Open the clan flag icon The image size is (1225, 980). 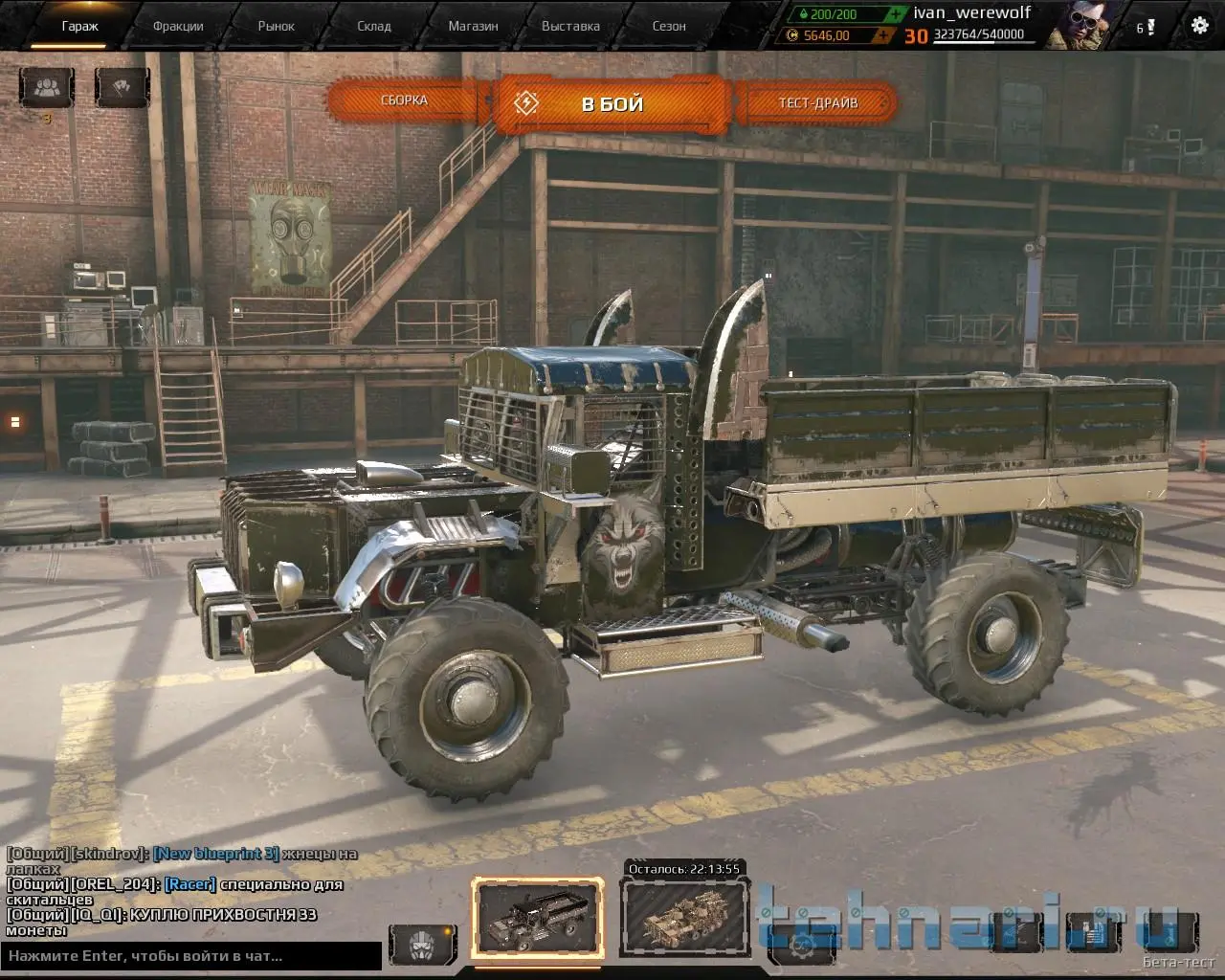pyautogui.click(x=122, y=88)
